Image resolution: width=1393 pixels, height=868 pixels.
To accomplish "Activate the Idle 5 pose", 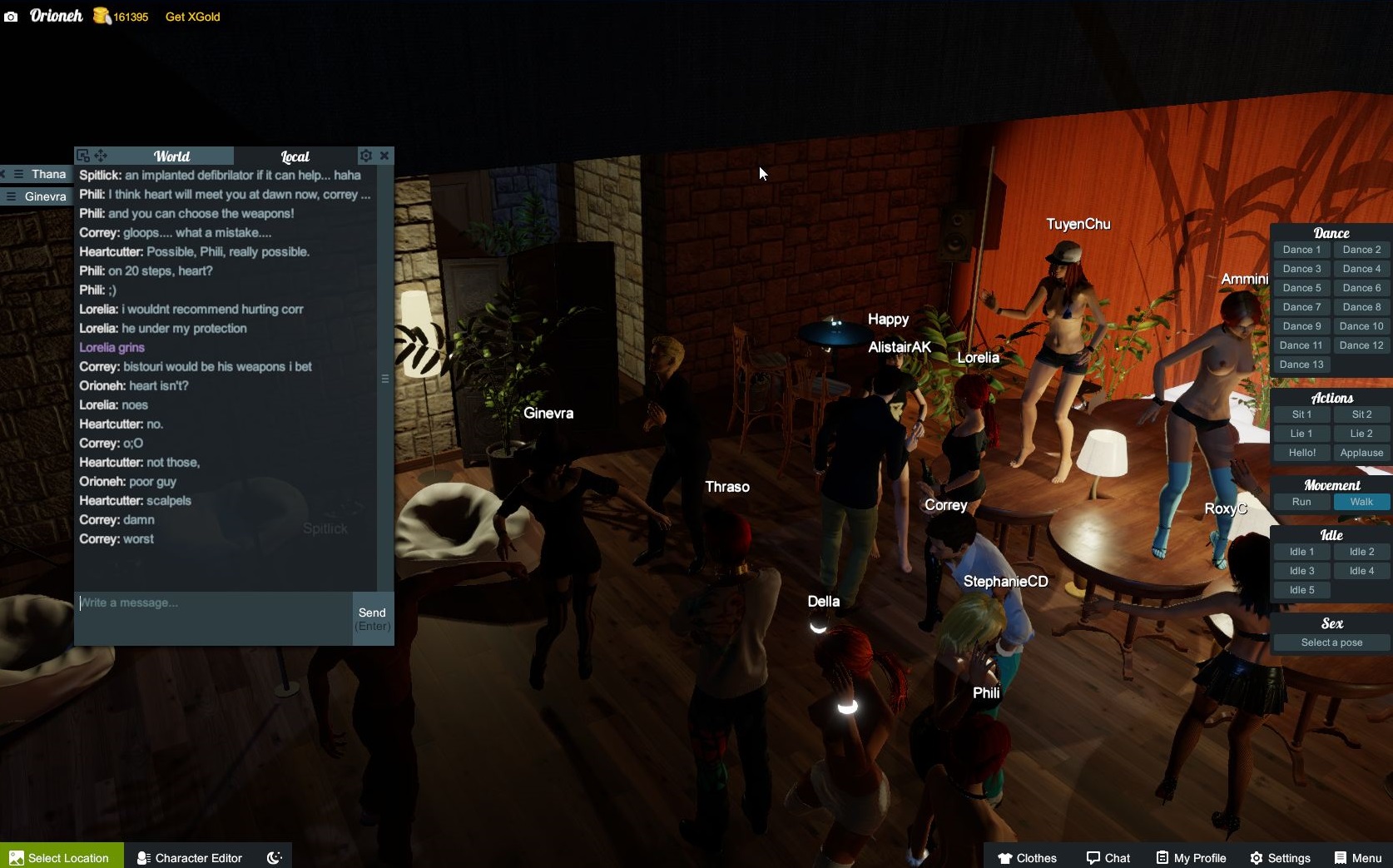I will pos(1301,590).
